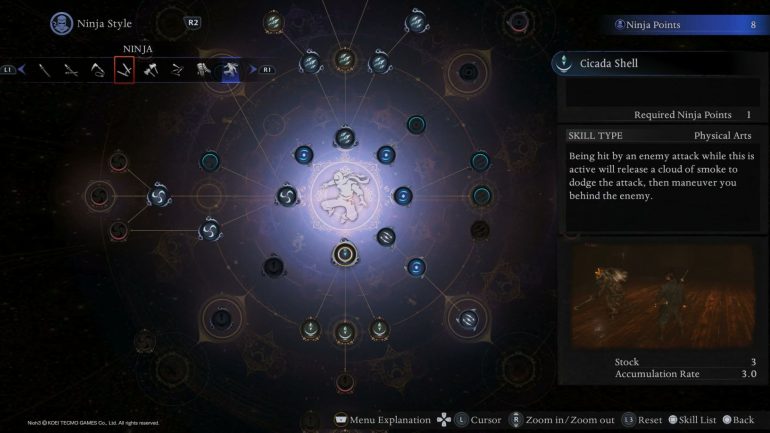Switch to the single sword weapon tab
The width and height of the screenshot is (770, 433).
(x=46, y=70)
